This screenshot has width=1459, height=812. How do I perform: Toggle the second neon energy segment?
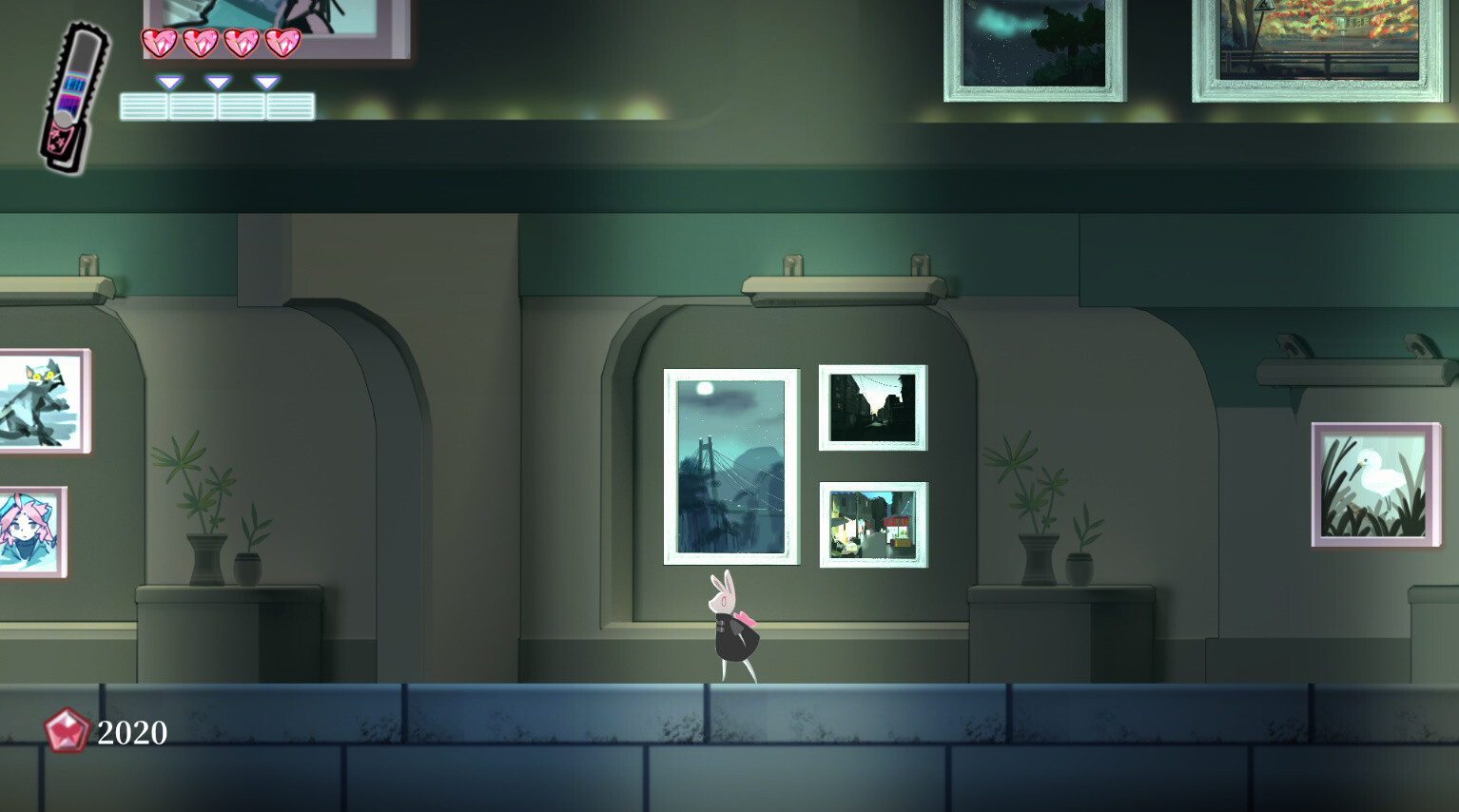pos(193,105)
